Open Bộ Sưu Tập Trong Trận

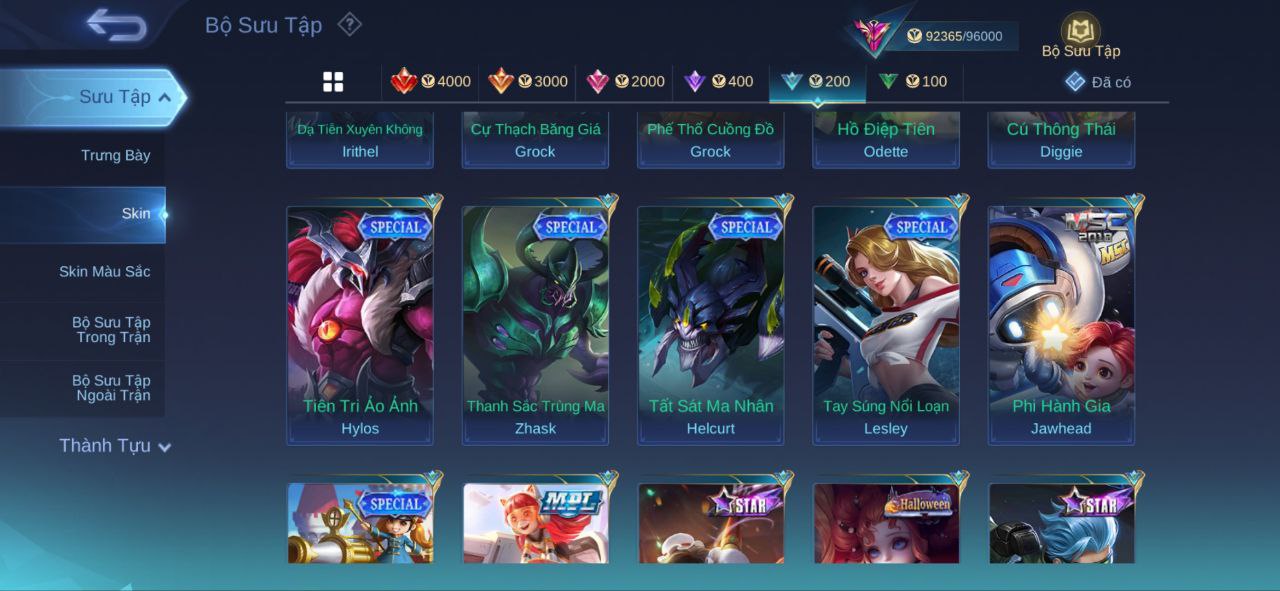(110, 330)
